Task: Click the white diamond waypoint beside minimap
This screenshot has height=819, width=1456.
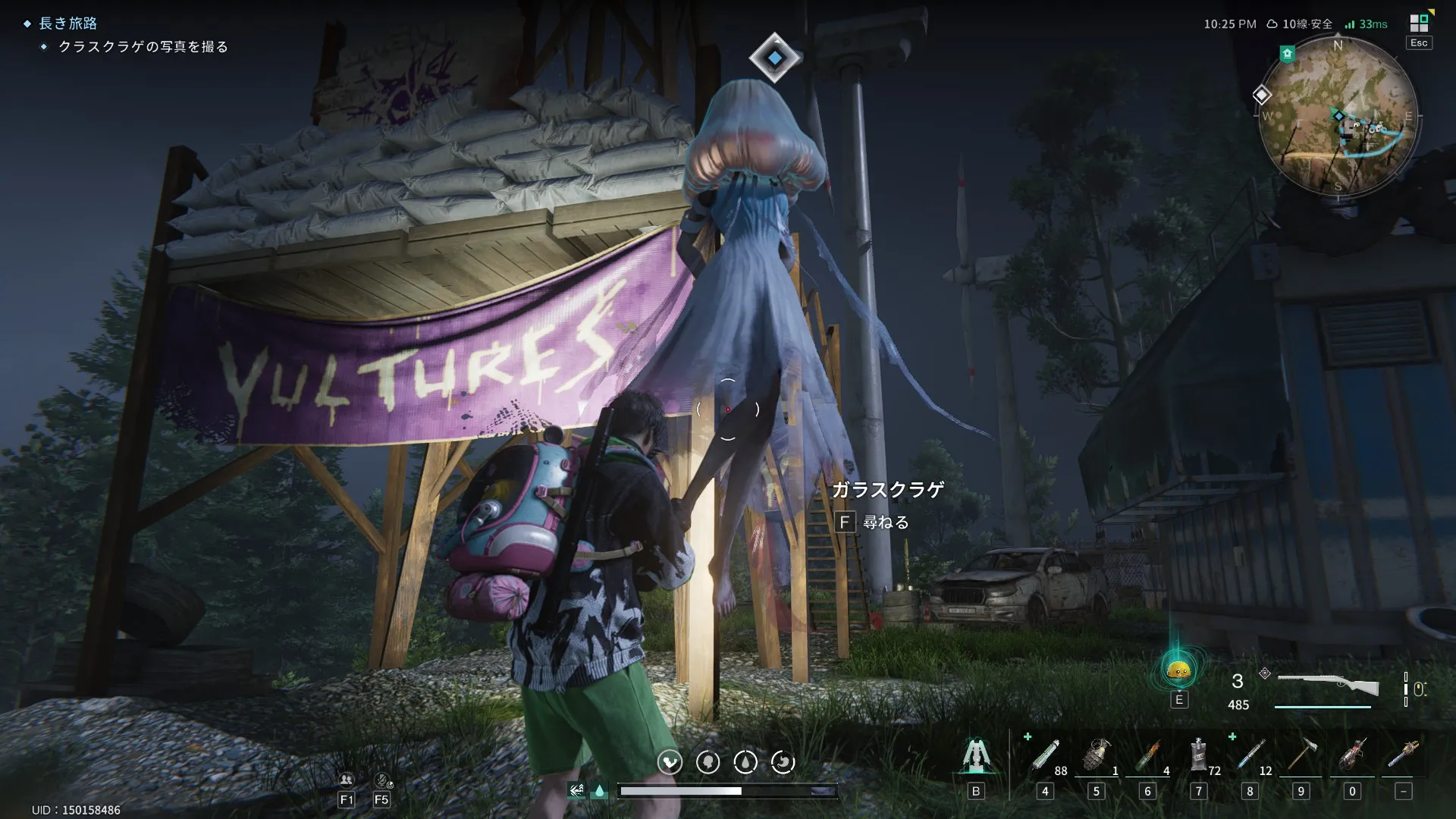Action: (x=1262, y=95)
